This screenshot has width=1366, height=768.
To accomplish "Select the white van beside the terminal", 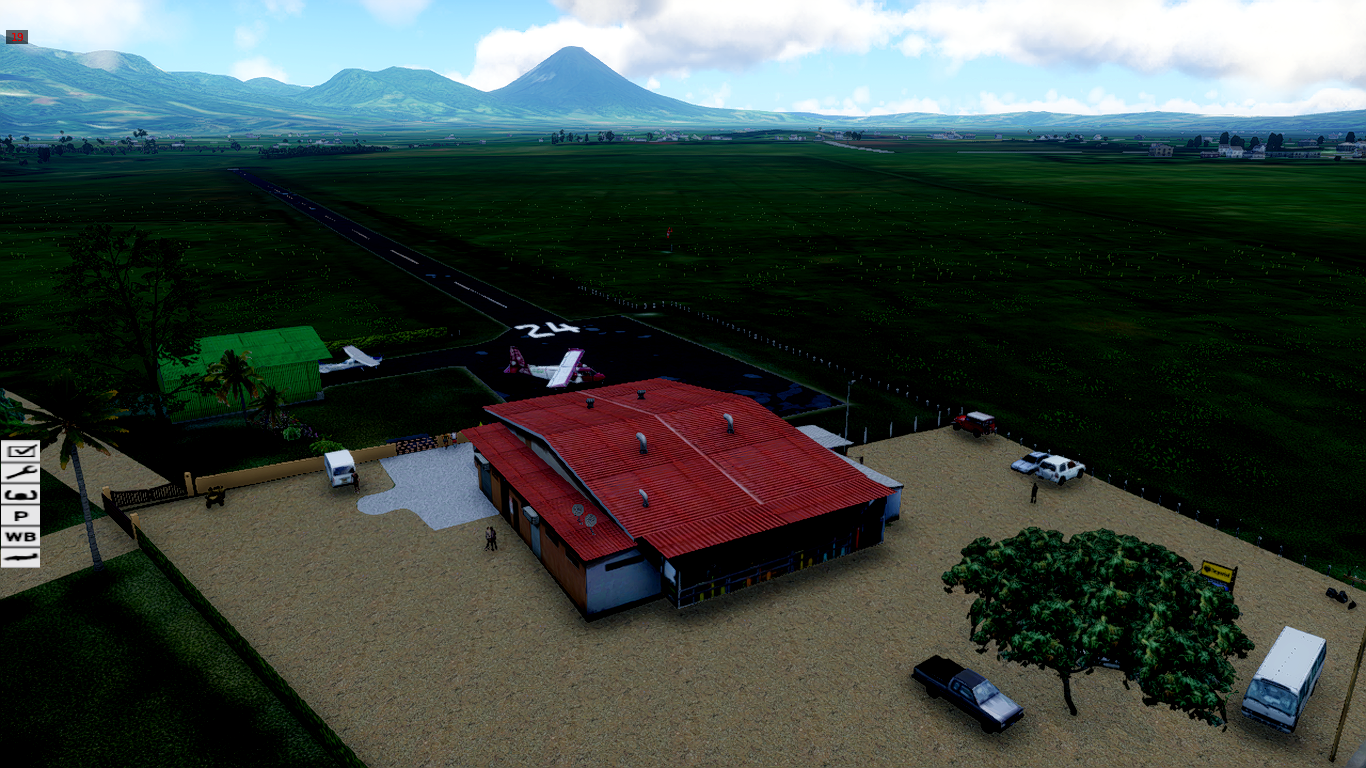I will point(341,470).
